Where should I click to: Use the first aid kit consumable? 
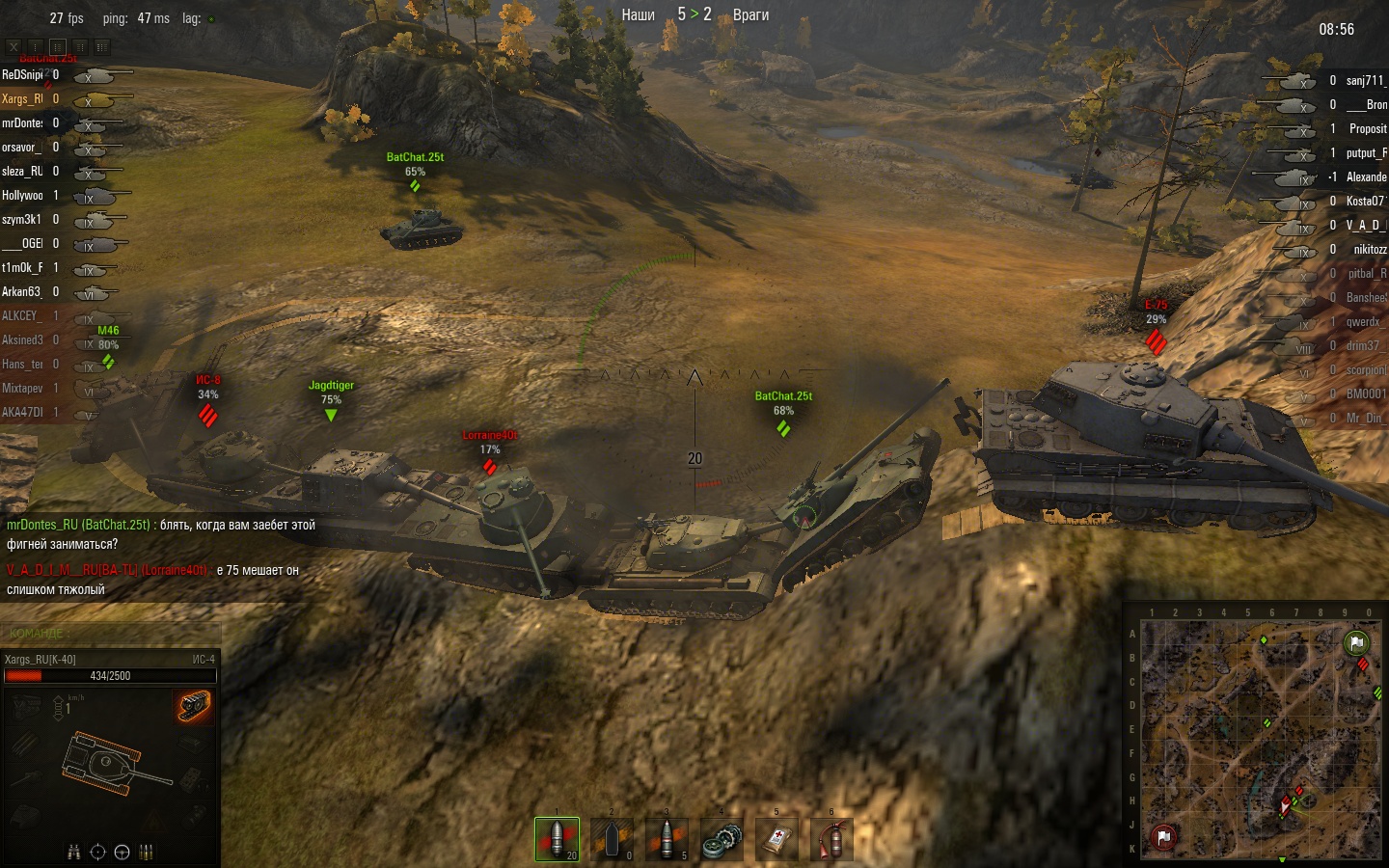click(777, 839)
